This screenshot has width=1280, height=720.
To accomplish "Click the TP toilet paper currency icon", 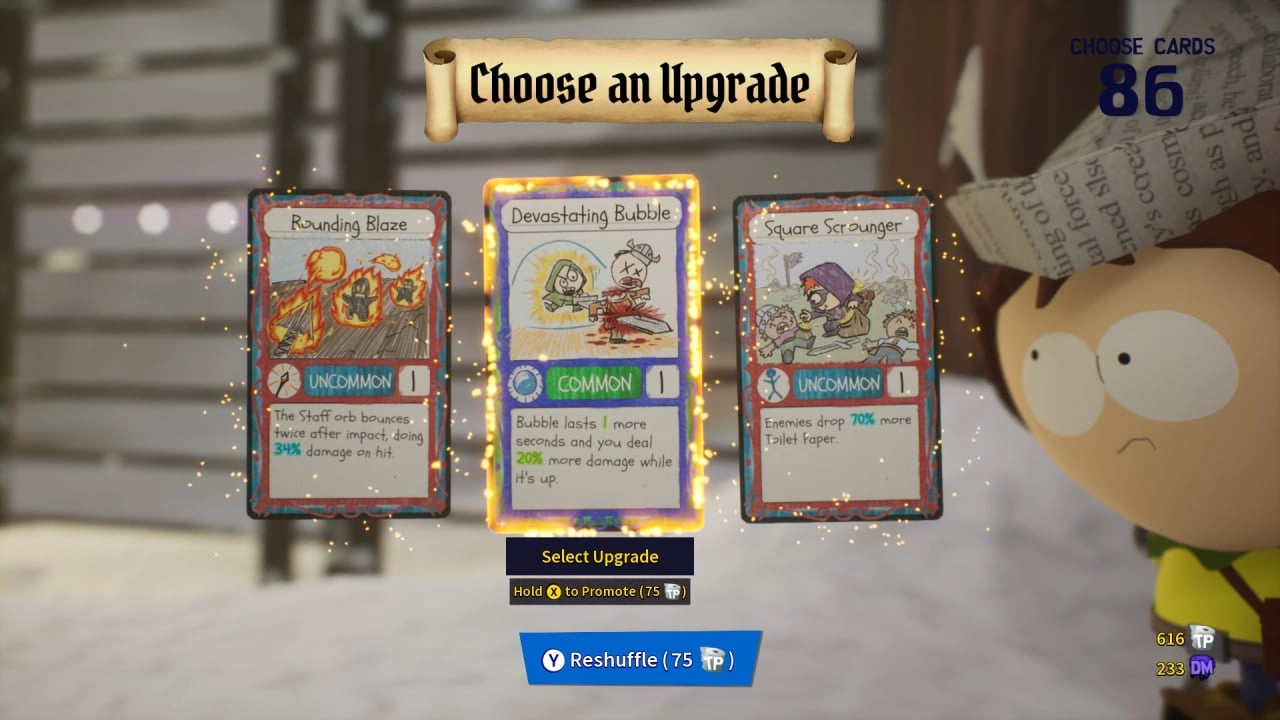I will [x=1199, y=638].
